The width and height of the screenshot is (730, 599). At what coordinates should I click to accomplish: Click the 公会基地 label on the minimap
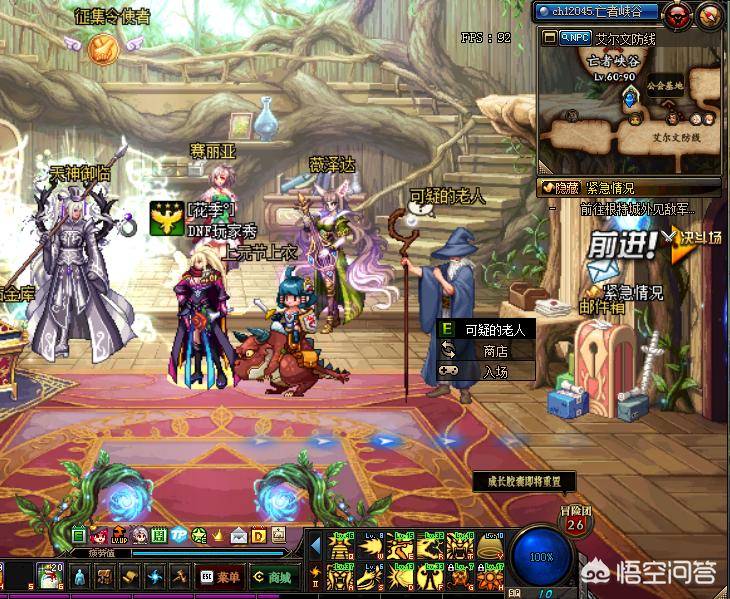[664, 86]
